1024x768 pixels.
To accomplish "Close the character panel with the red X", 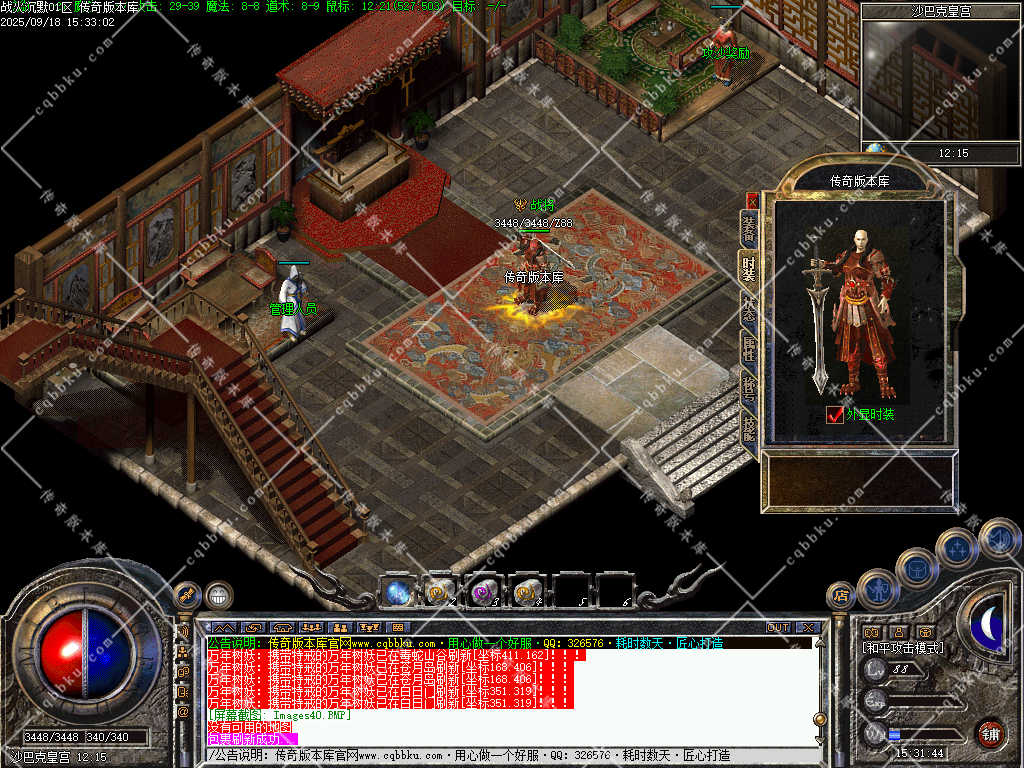I will [x=752, y=200].
